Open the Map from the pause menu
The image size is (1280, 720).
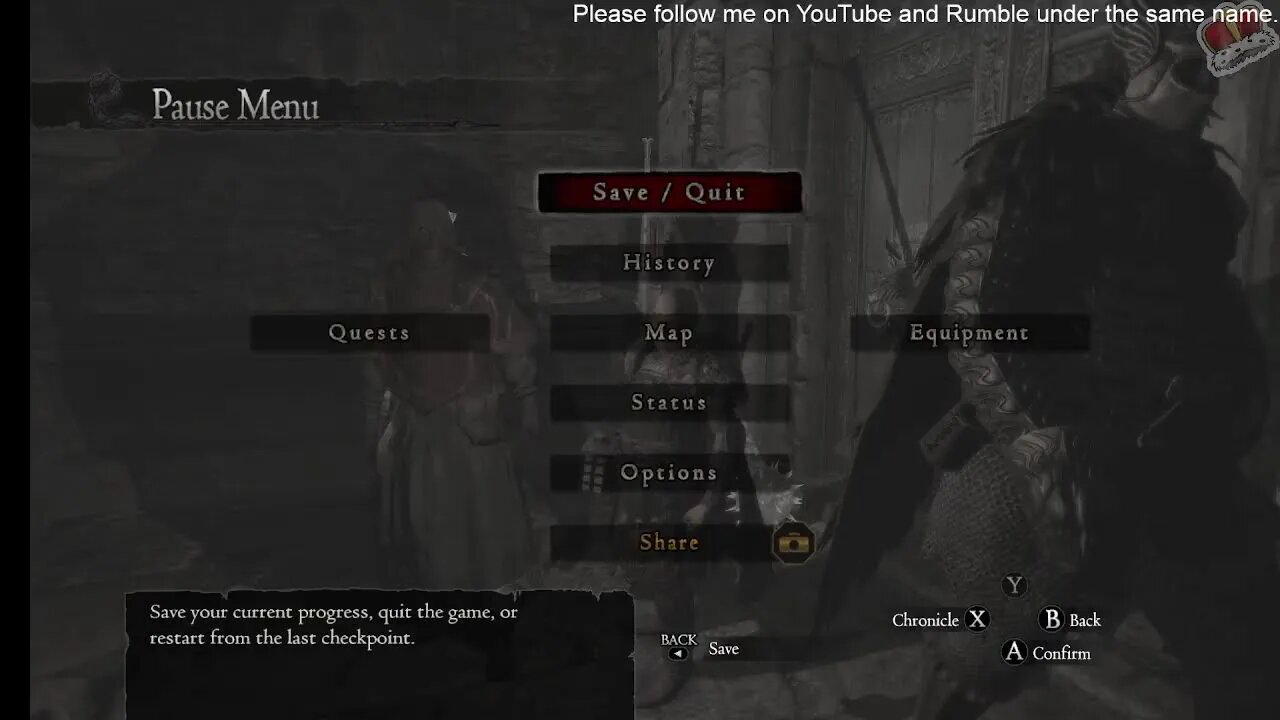click(670, 332)
